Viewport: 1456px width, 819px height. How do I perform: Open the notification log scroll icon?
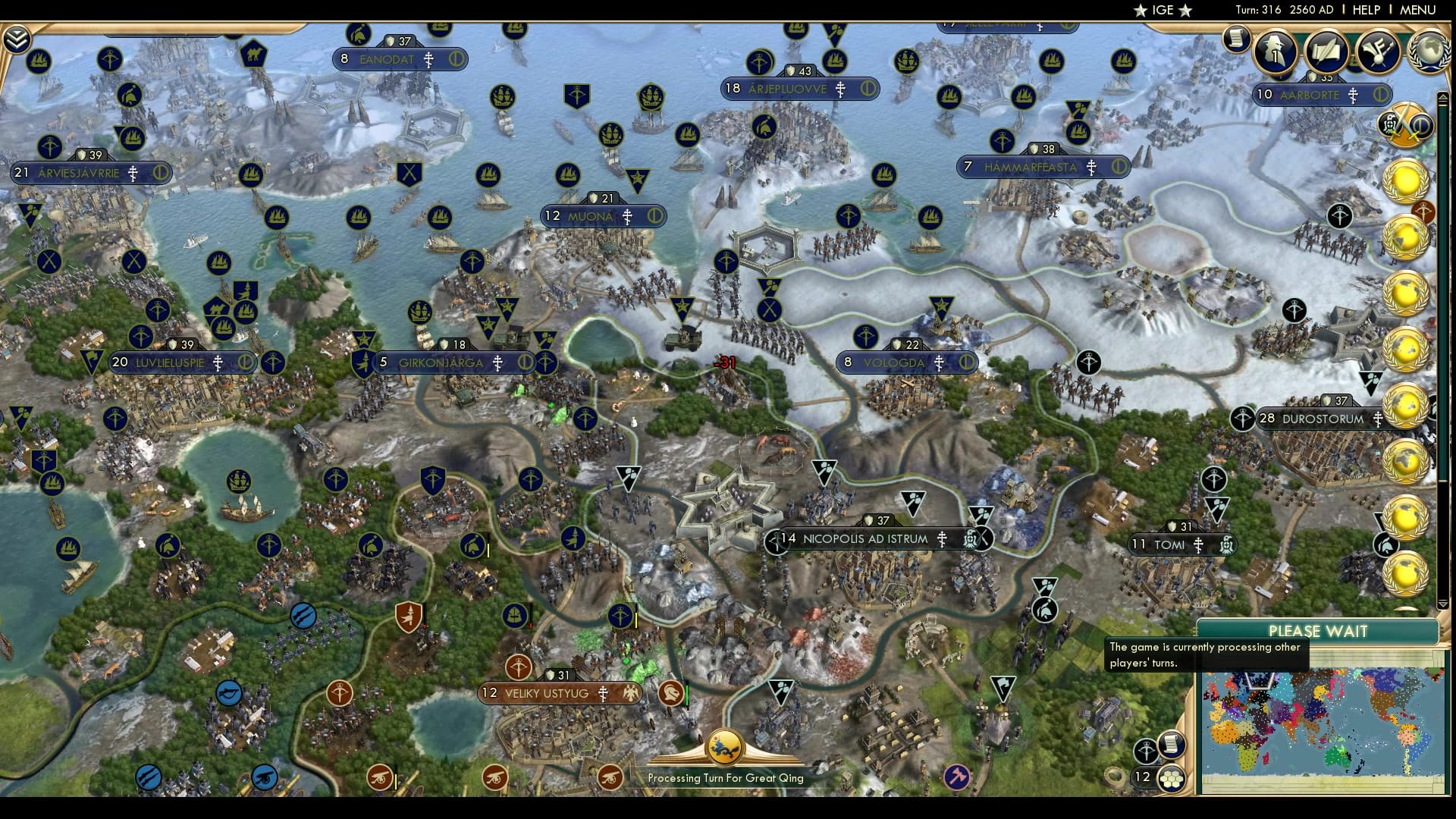[1236, 42]
